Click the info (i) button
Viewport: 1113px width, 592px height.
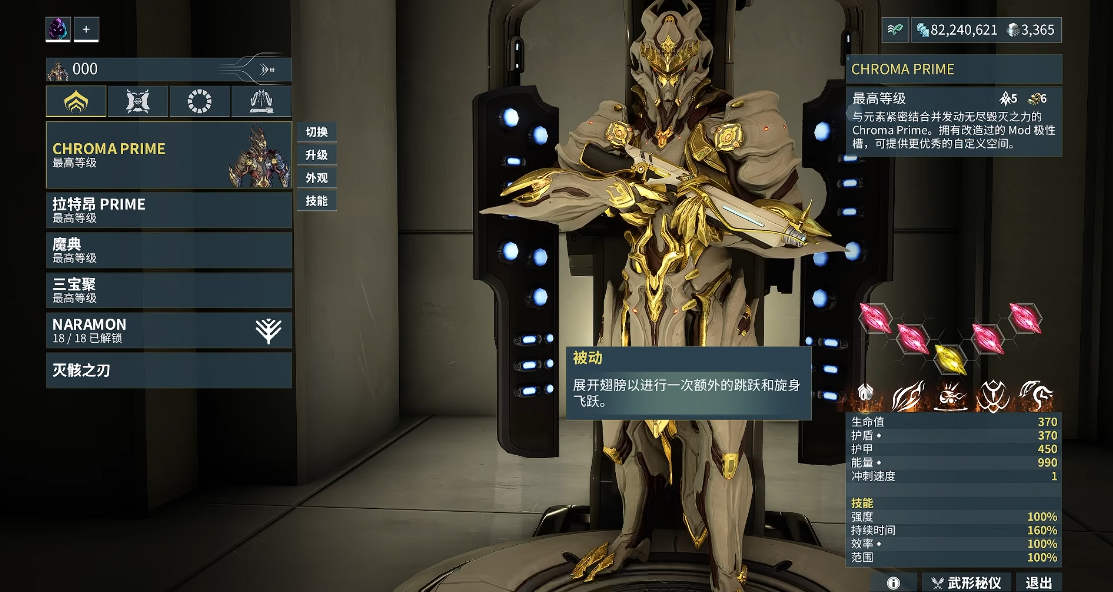[893, 582]
